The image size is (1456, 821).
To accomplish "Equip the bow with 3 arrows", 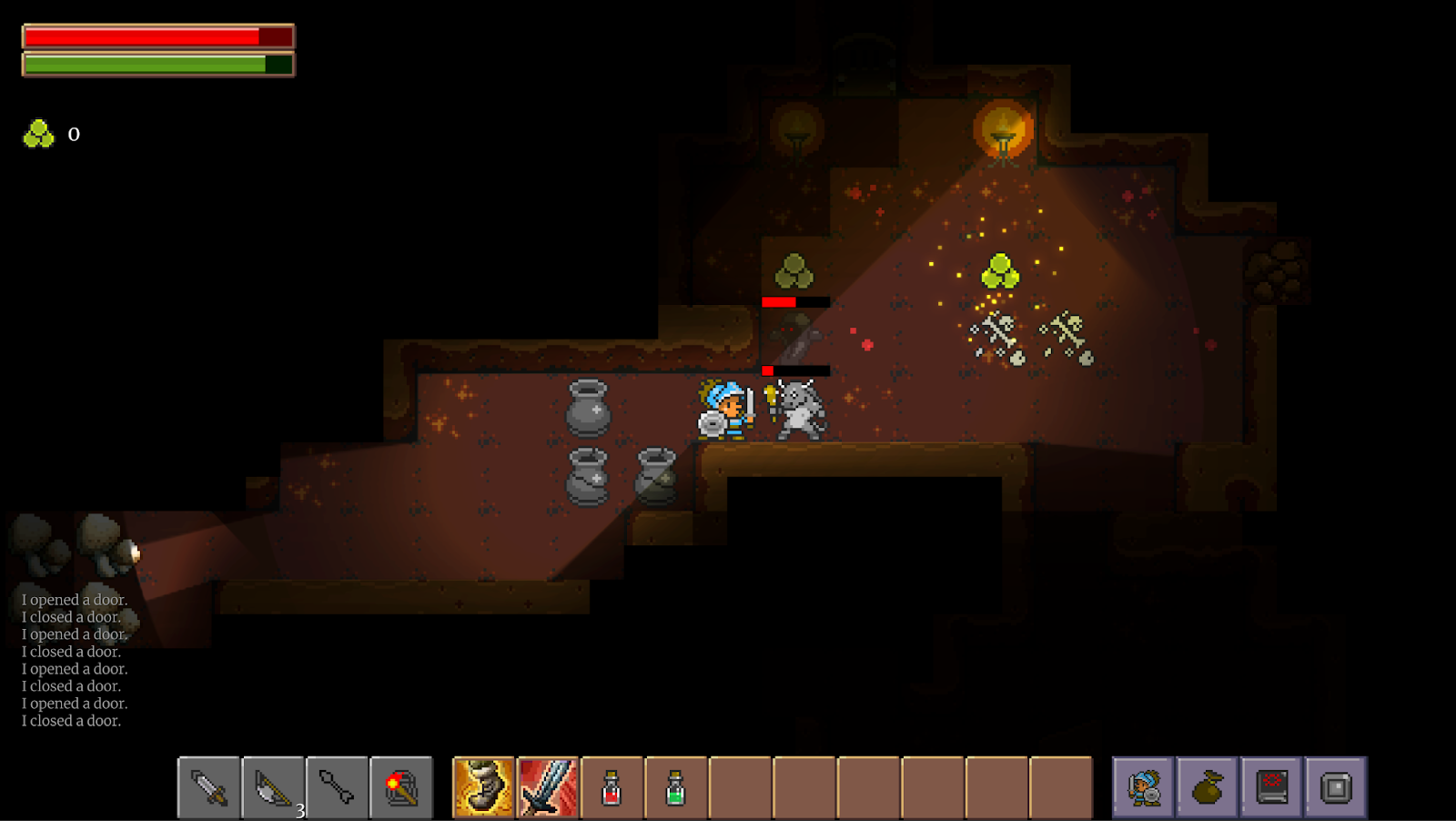I will point(273,787).
